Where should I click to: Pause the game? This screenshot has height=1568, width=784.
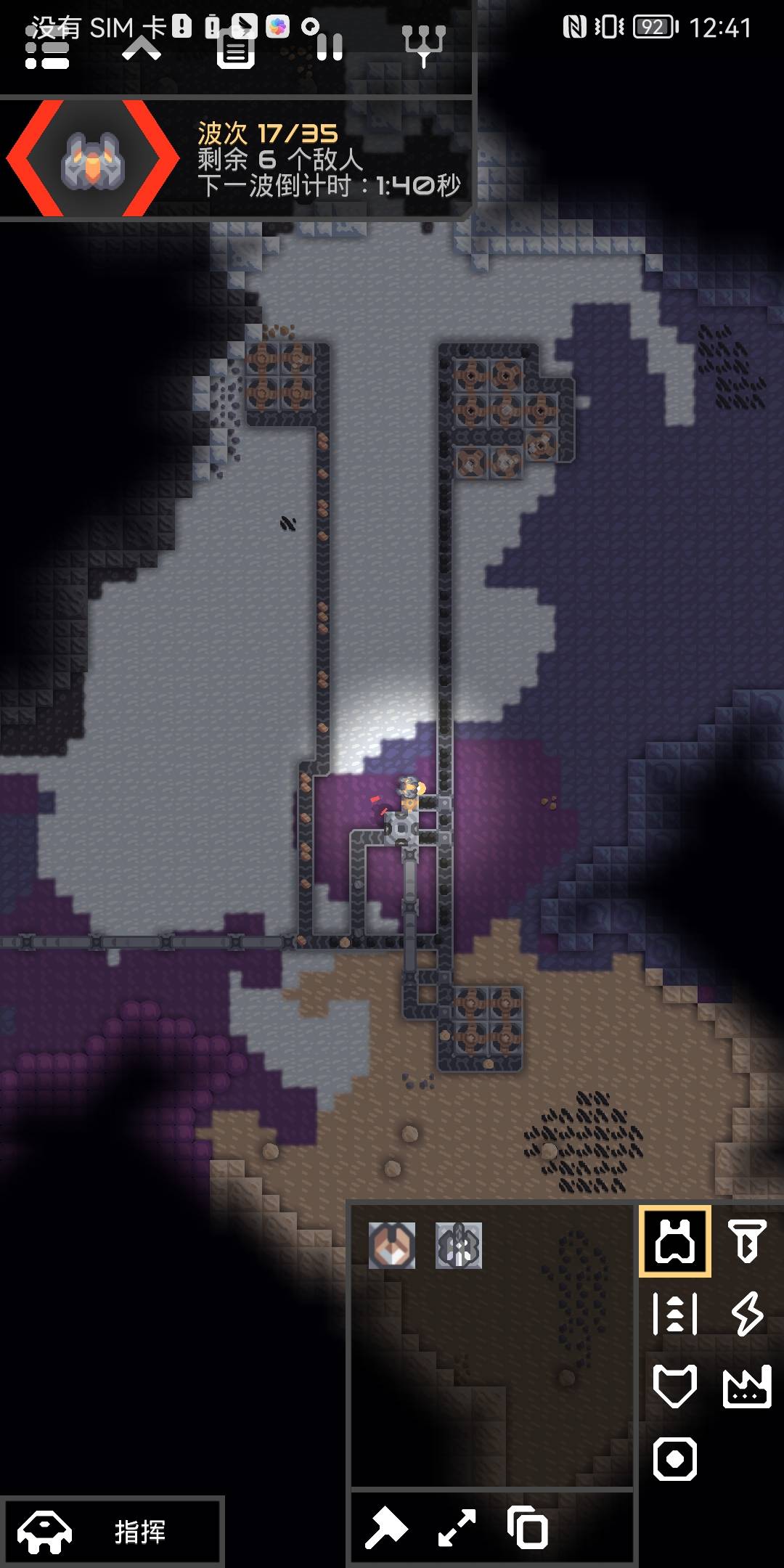[330, 48]
